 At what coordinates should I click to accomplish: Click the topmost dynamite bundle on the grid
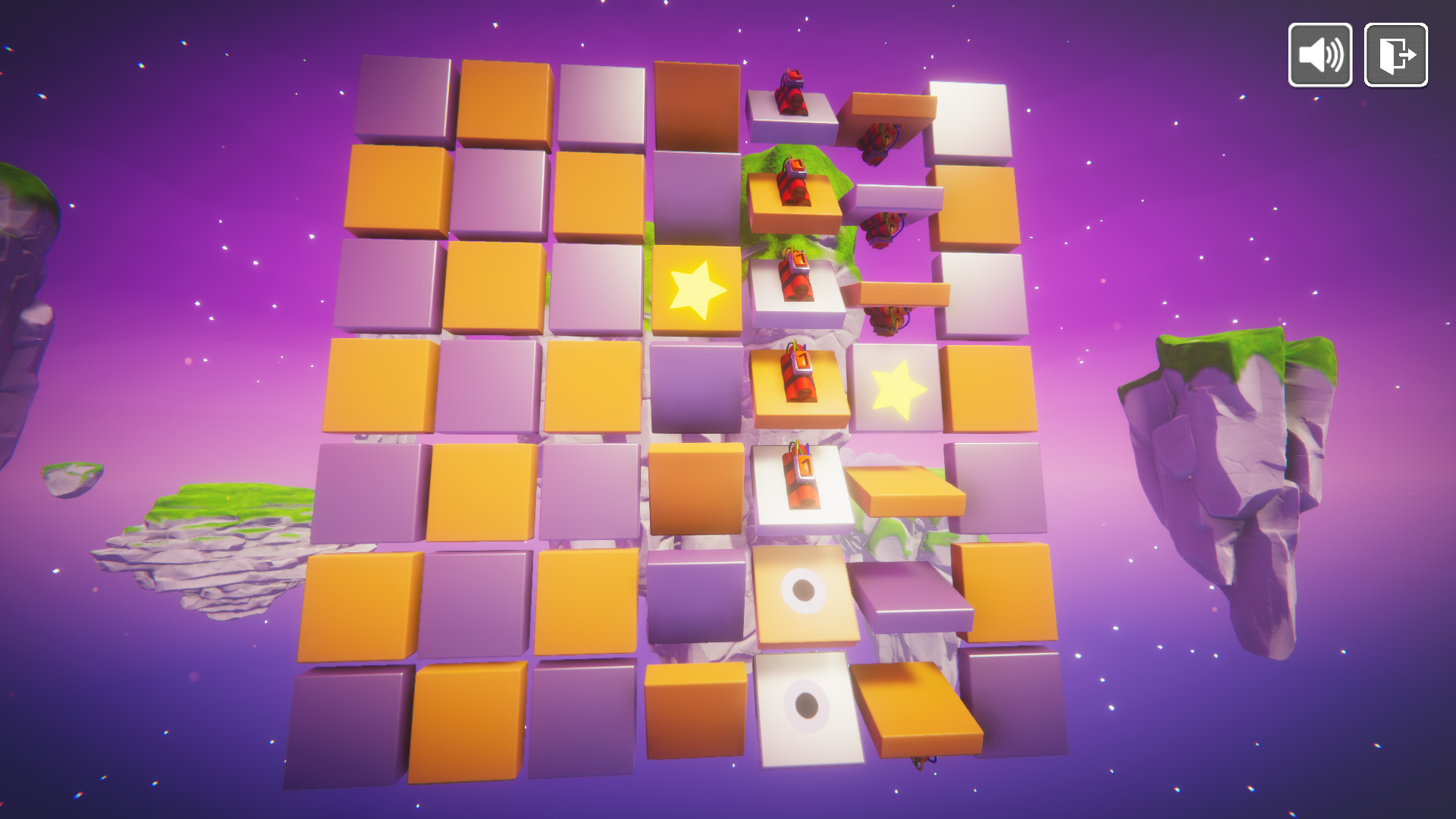[791, 91]
